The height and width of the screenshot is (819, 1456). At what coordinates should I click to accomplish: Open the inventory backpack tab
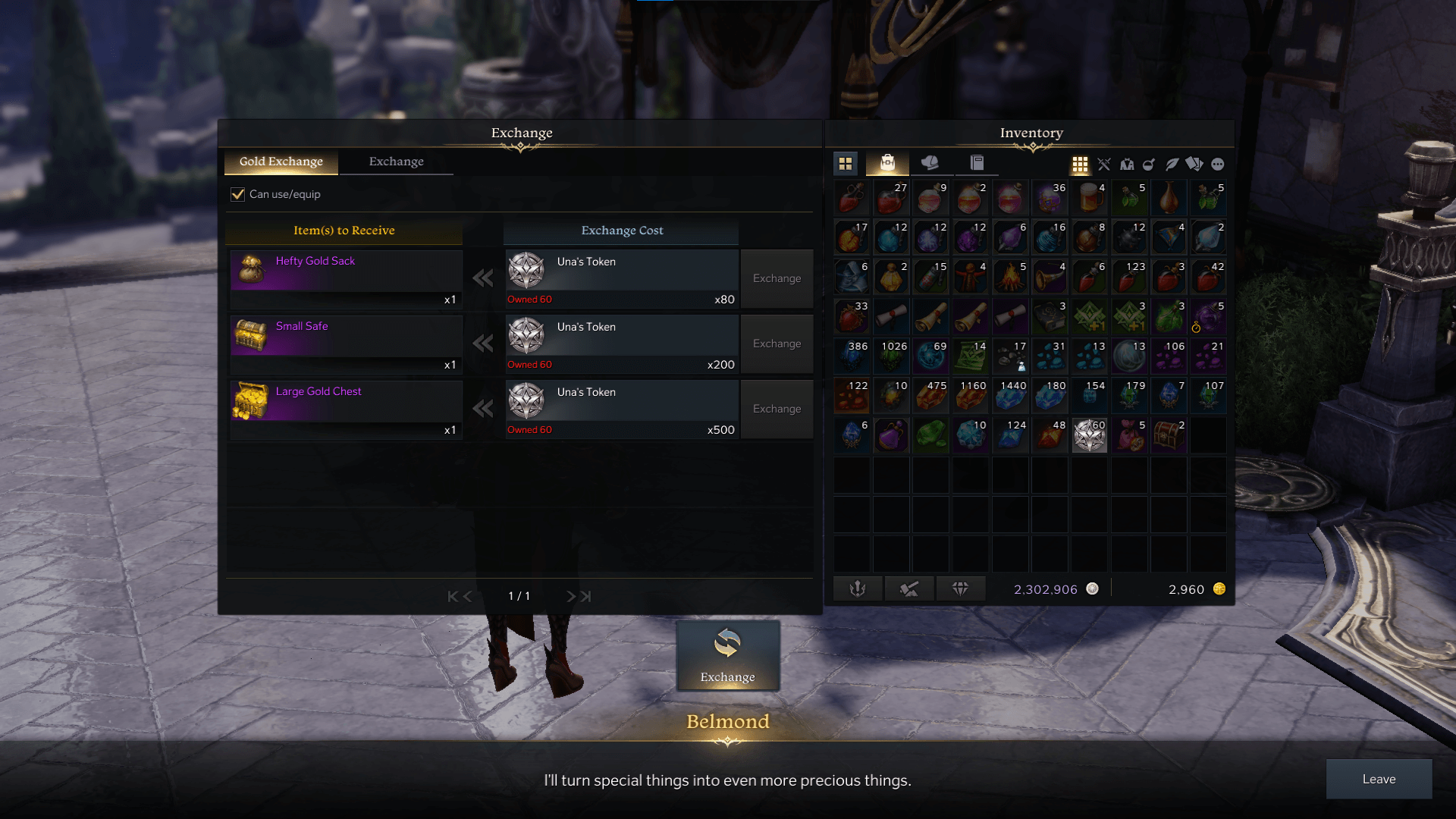pos(887,163)
